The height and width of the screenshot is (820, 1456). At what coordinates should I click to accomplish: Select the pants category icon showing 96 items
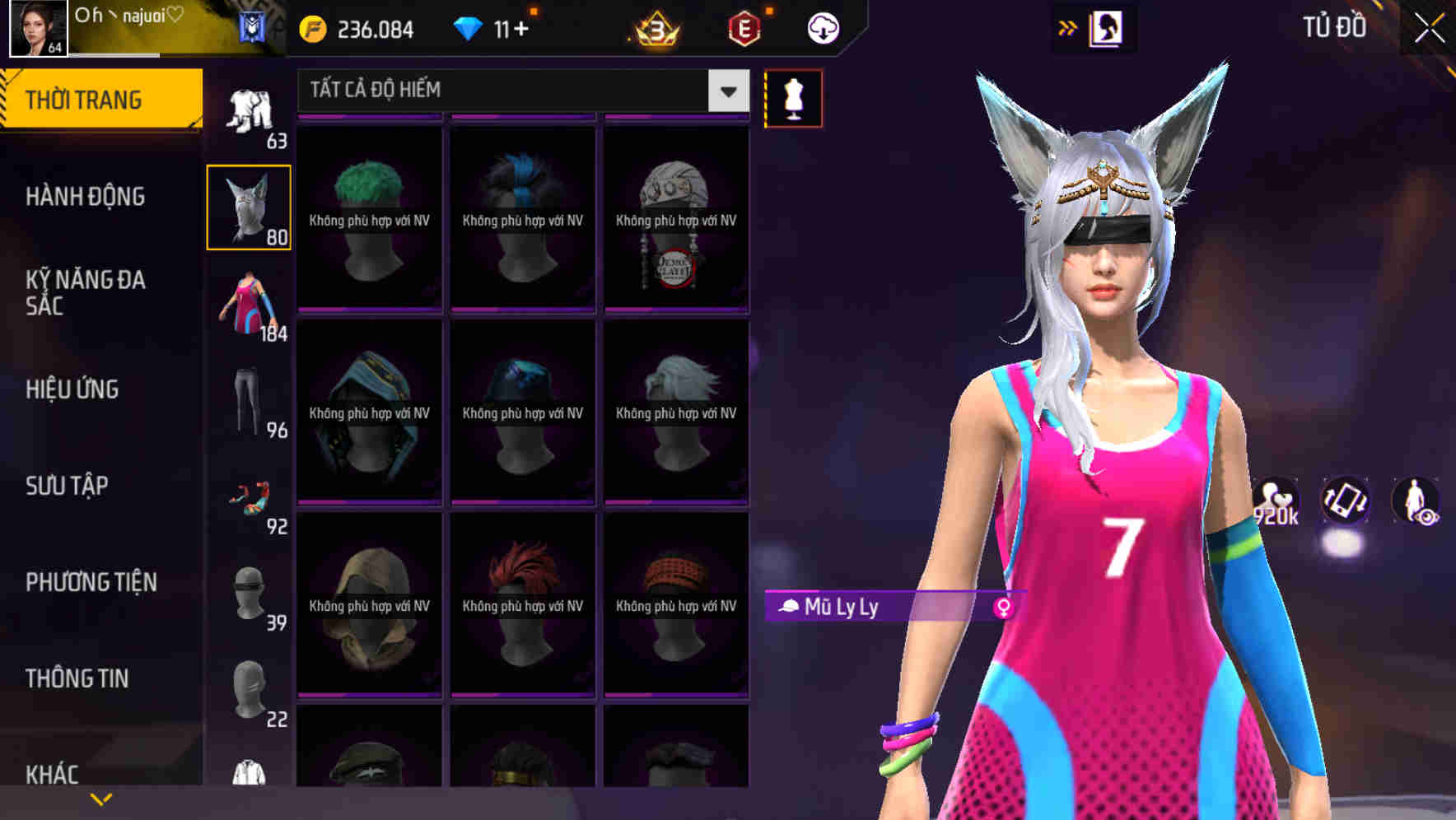click(x=249, y=401)
